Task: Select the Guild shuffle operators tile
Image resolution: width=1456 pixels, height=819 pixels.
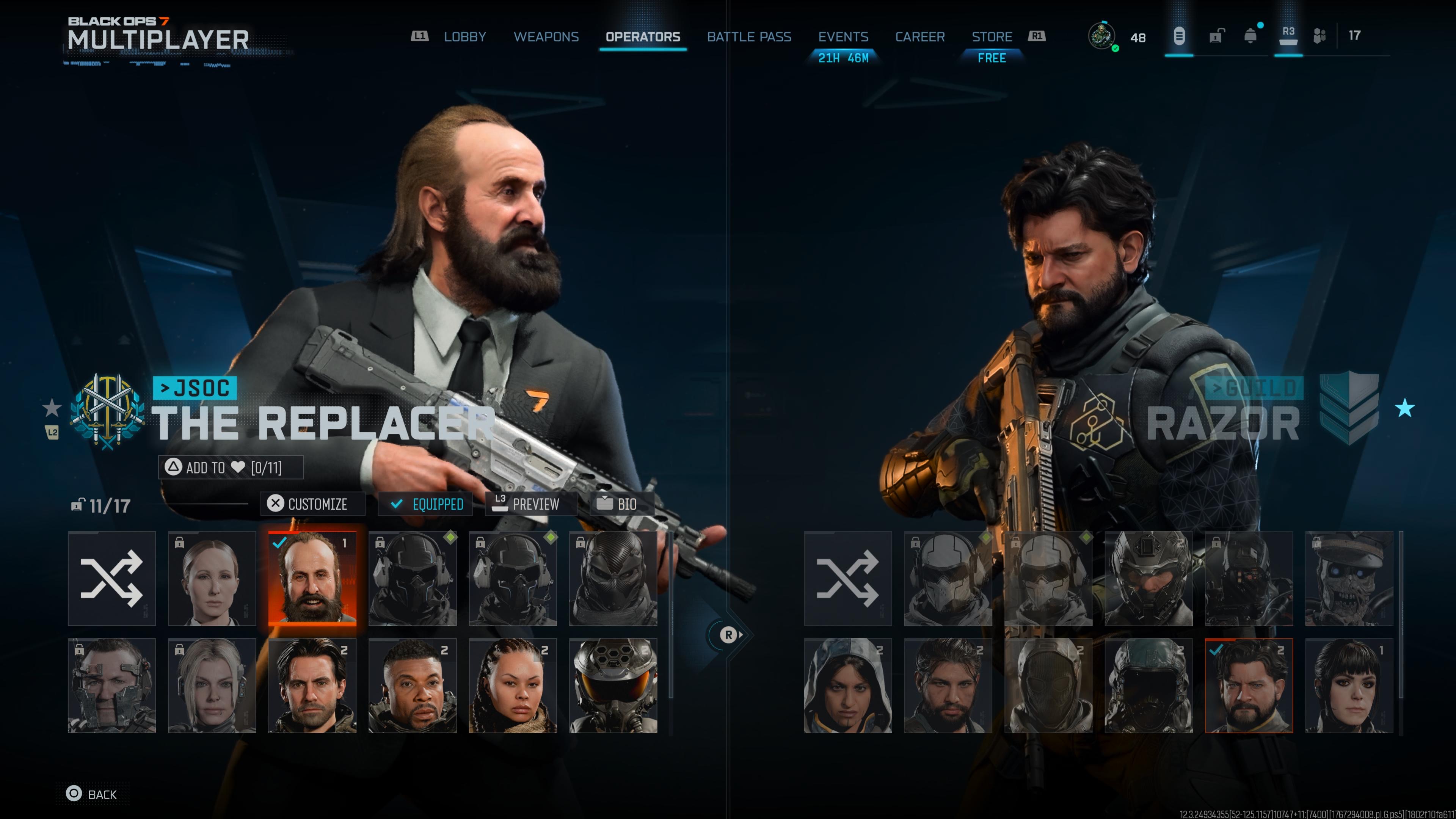Action: coord(848,578)
